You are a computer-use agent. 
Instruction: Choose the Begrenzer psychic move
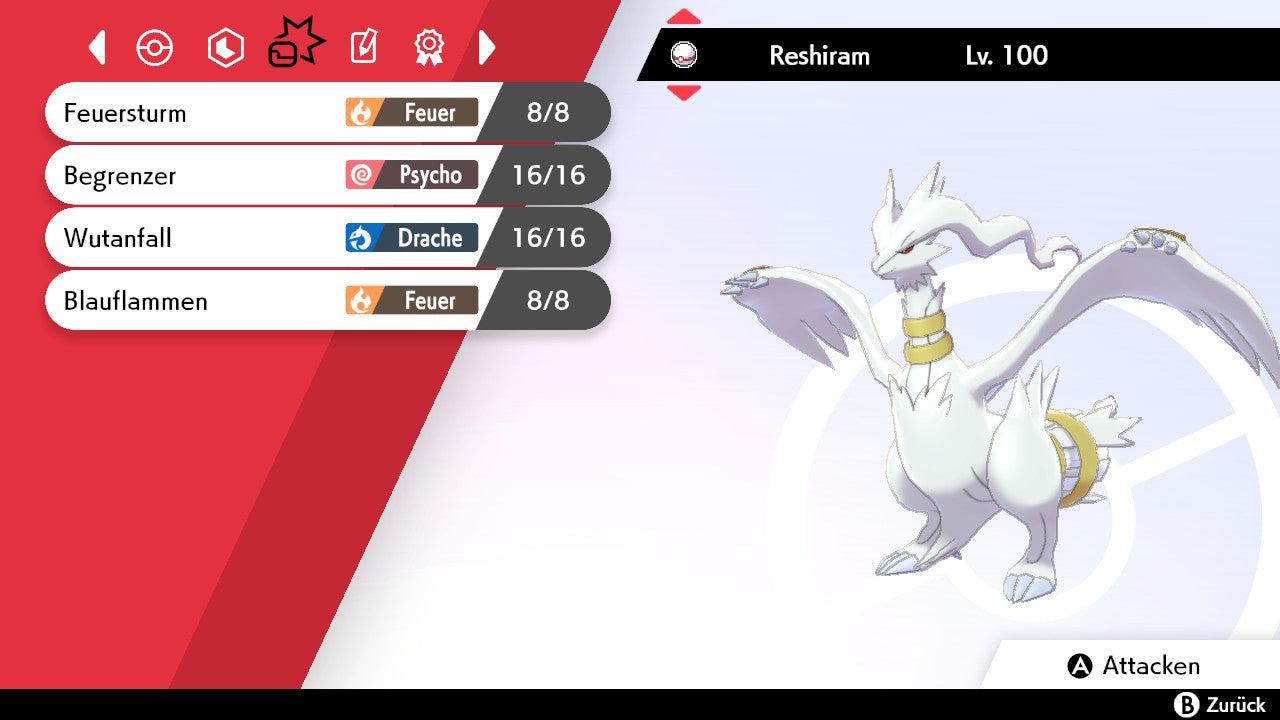tap(327, 175)
